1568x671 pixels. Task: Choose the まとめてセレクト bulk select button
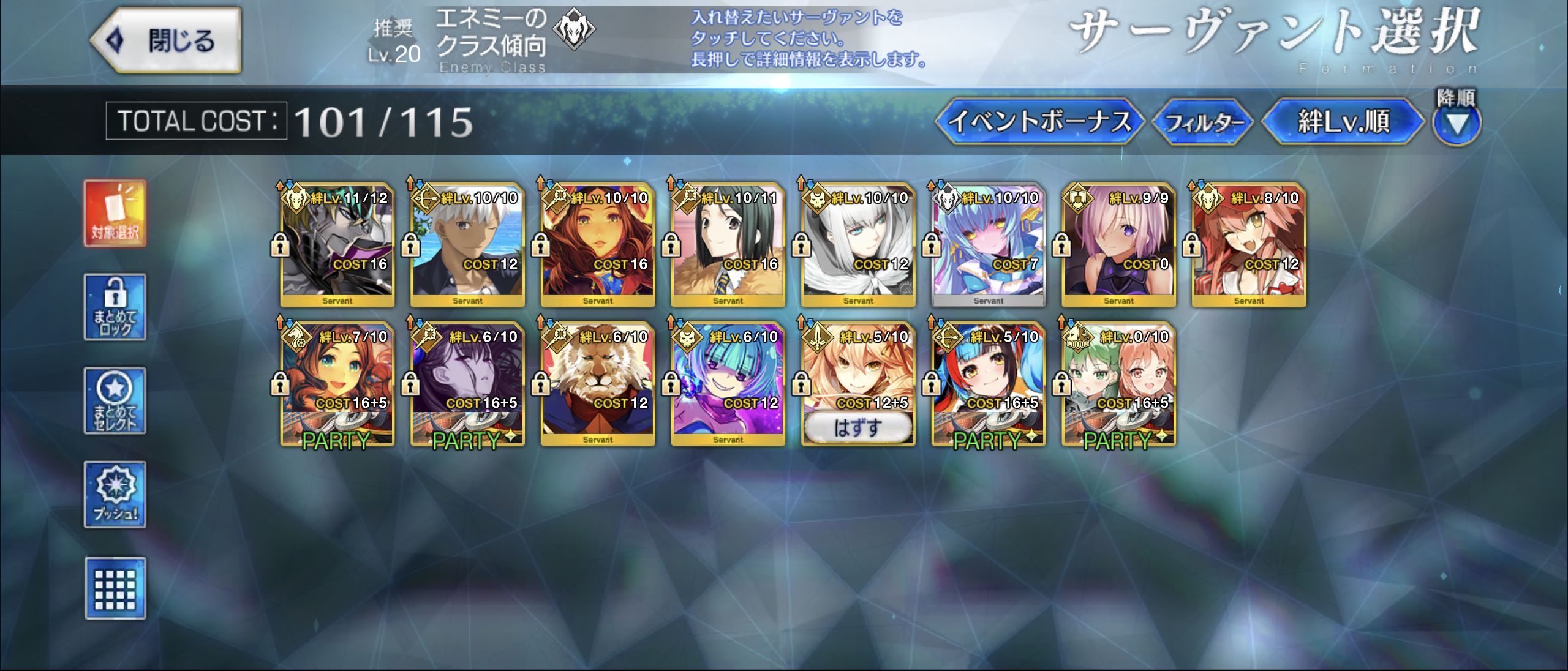point(115,401)
